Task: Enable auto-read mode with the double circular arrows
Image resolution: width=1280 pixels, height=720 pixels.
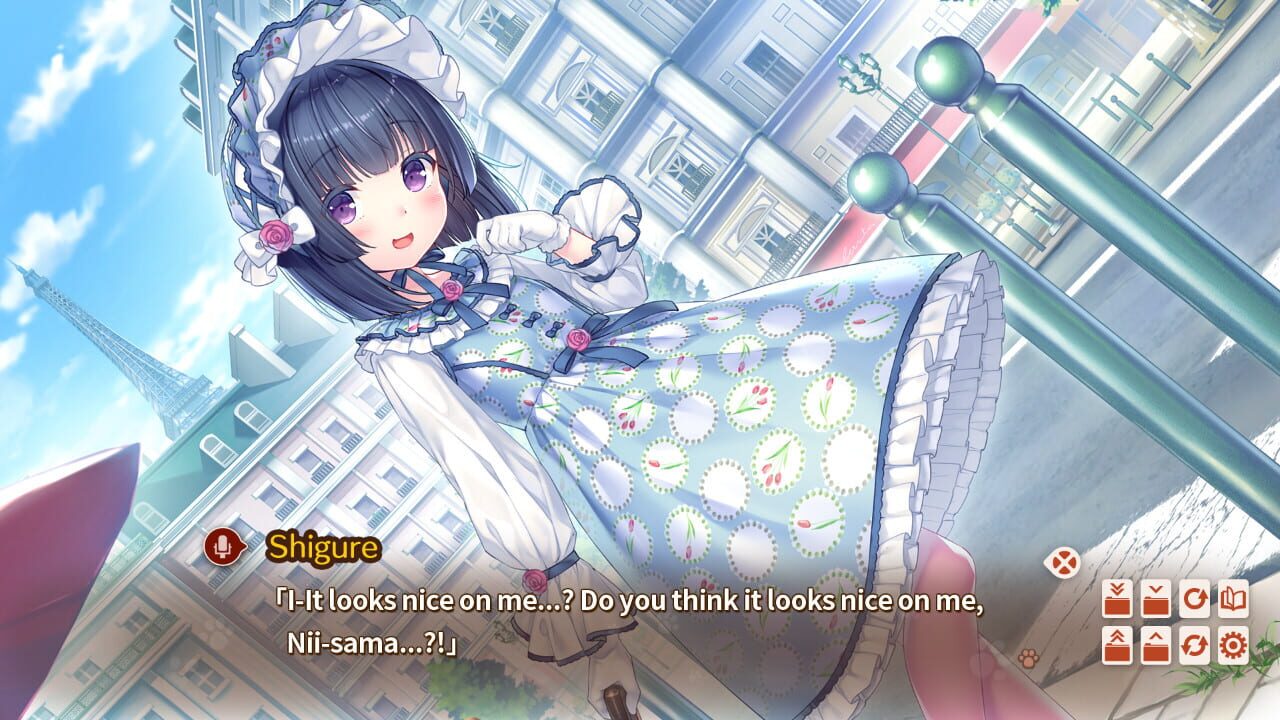Action: point(1195,646)
